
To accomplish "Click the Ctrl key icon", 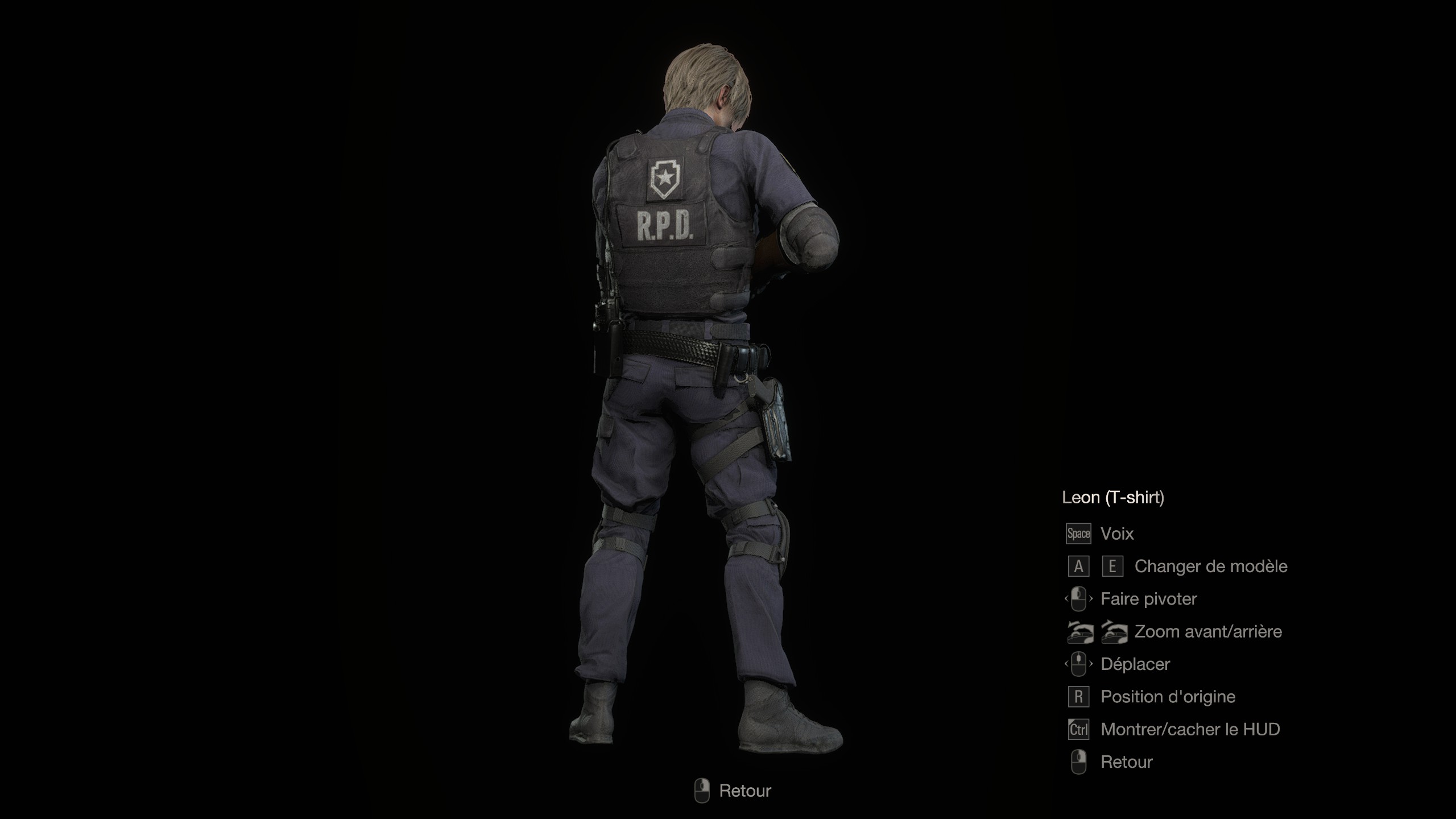I will (1078, 729).
